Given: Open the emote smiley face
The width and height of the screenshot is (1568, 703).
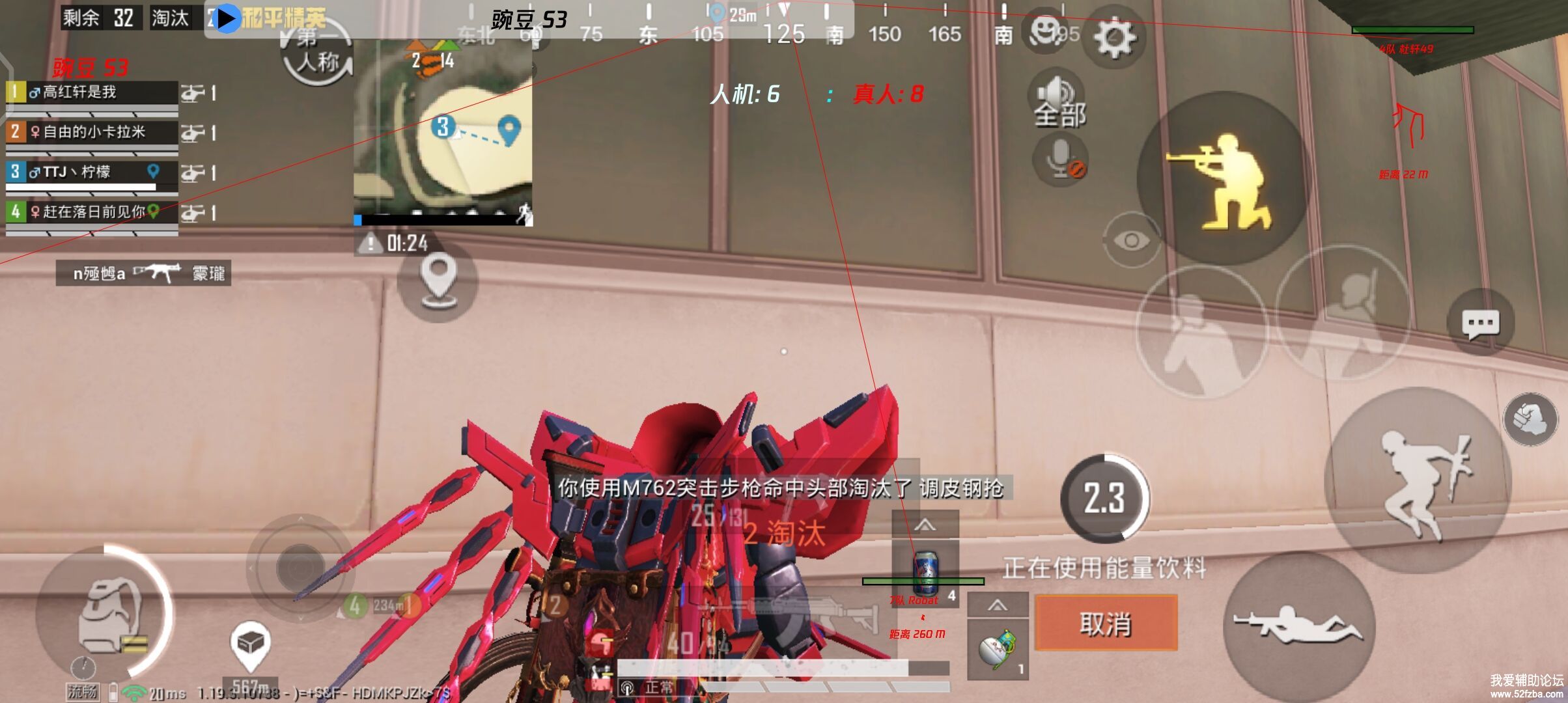Looking at the screenshot, I should tap(1045, 31).
